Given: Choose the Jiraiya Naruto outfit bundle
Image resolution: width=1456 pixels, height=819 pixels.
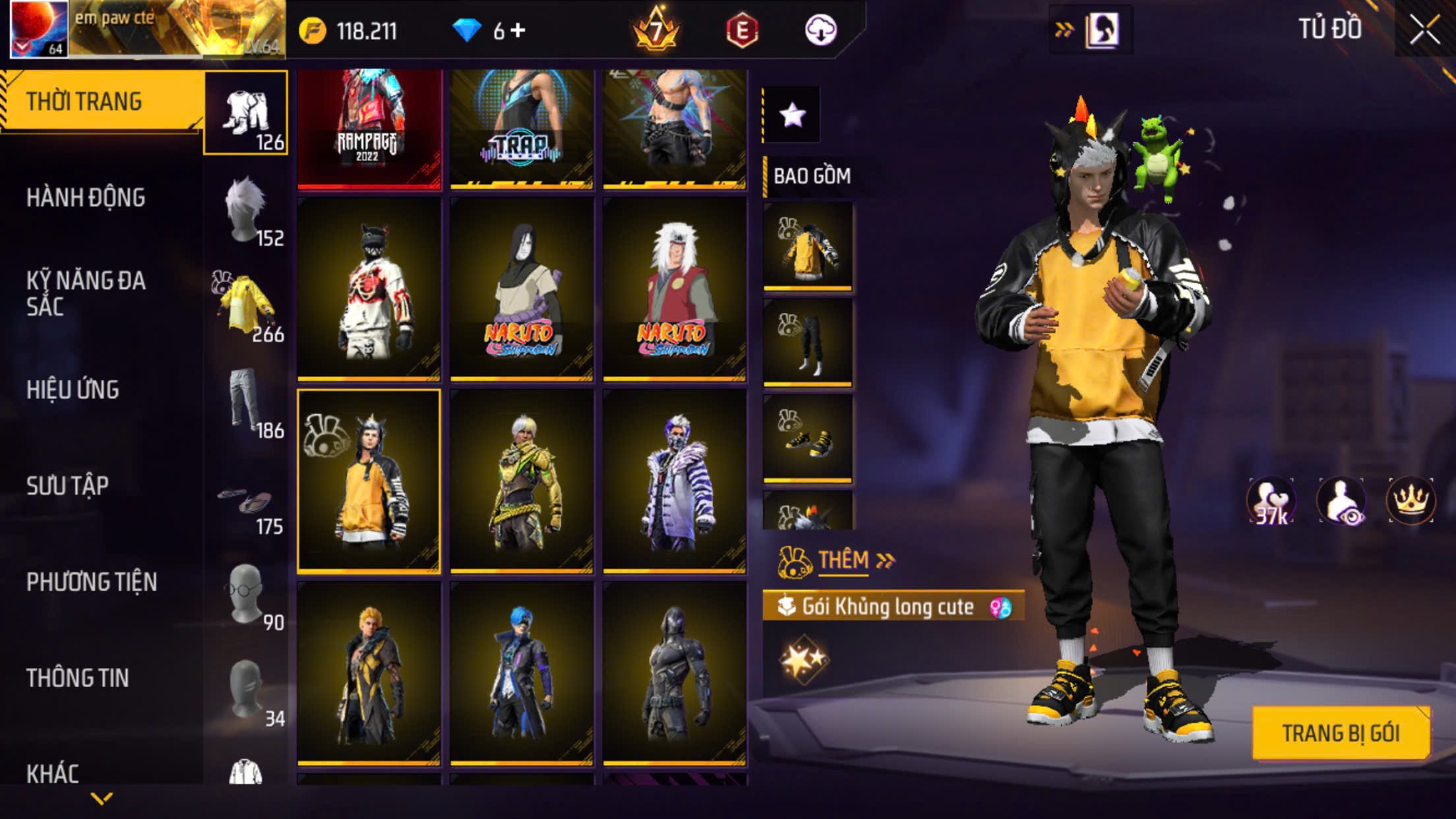Looking at the screenshot, I should click(675, 289).
